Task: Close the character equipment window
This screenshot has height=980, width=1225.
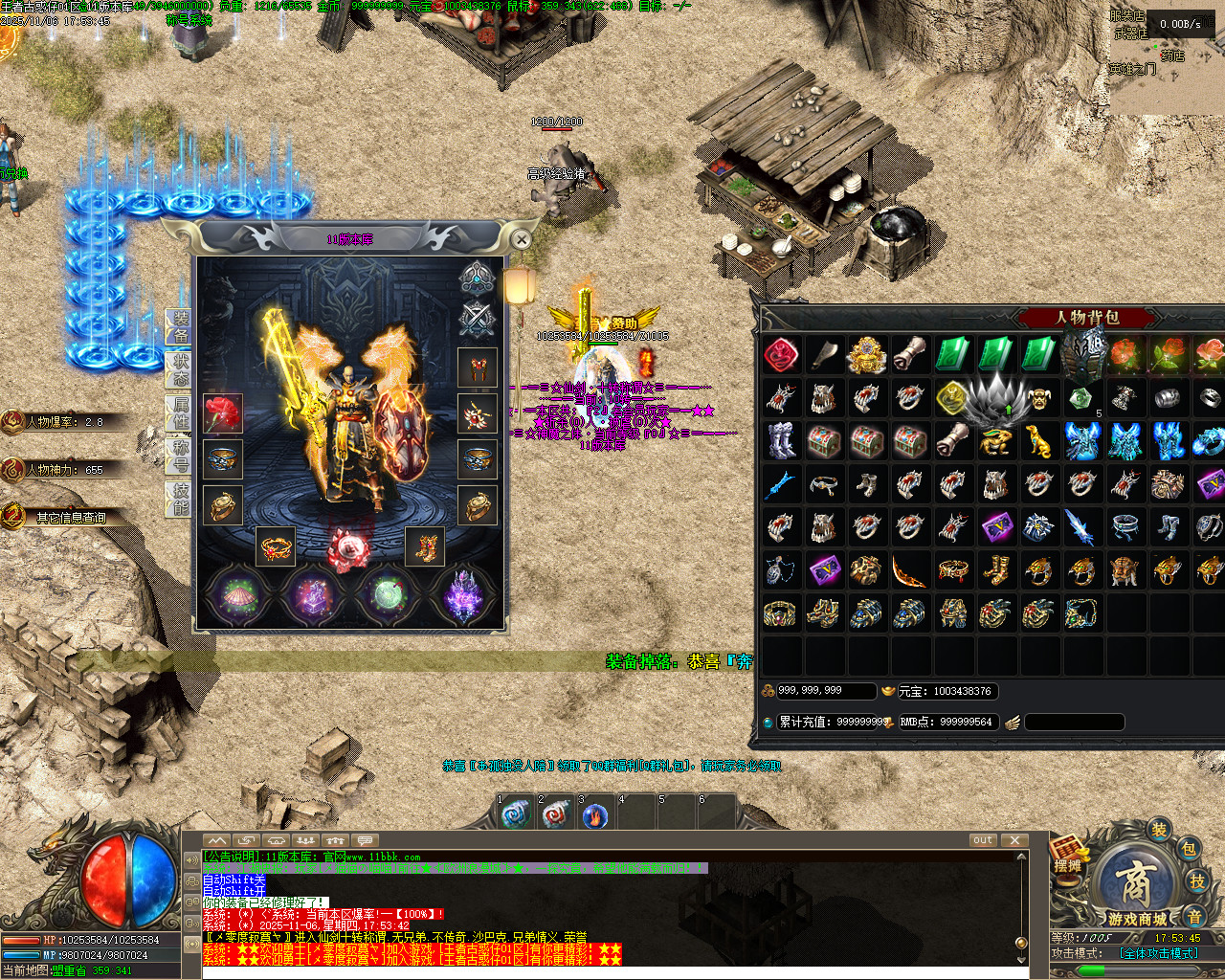Action: point(521,239)
